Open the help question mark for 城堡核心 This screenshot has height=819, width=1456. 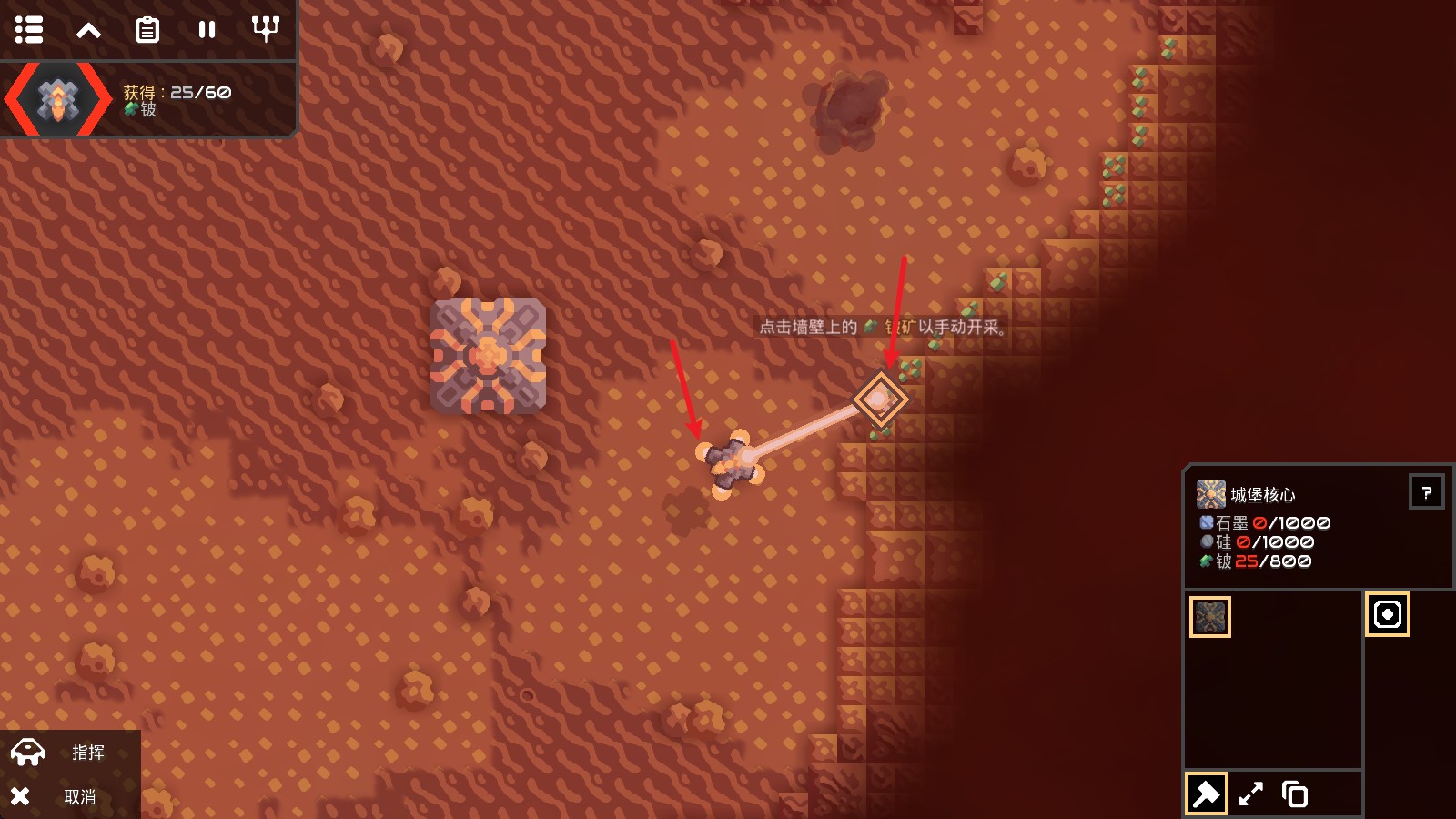tap(1426, 492)
